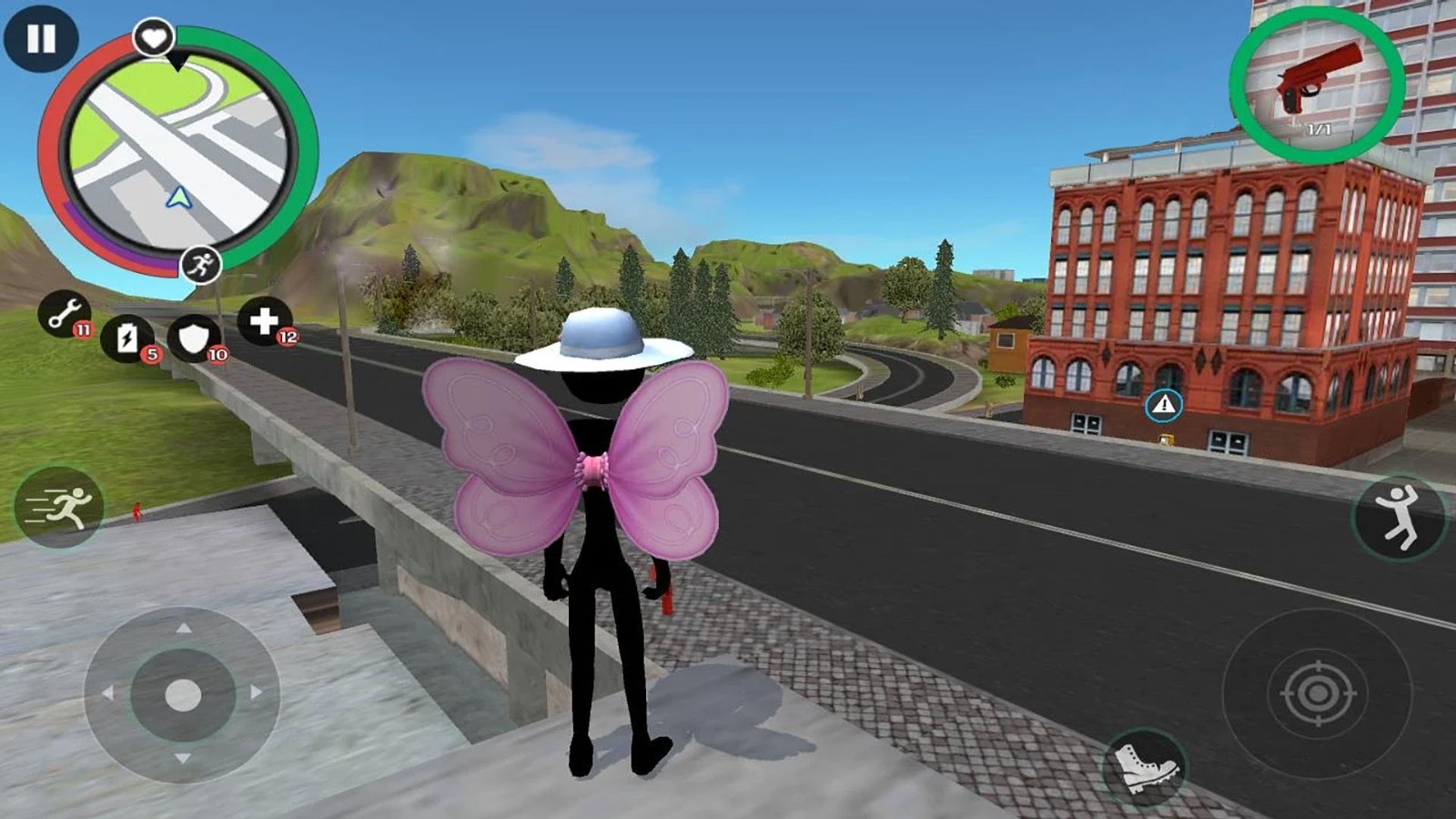Open the red pistol weapon selector
1456x819 pixels.
tap(1317, 84)
